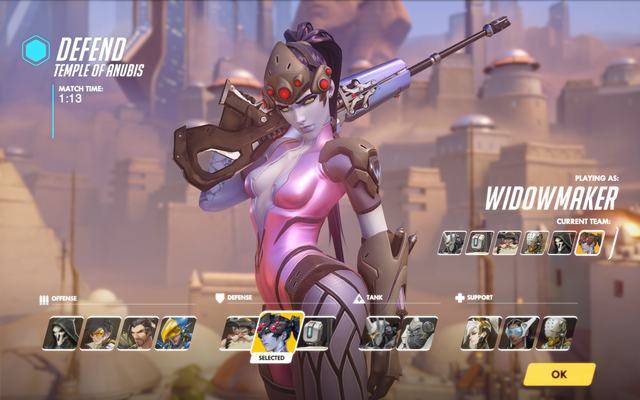640x400 pixels.
Task: Select Tracer in the Offense row
Action: coord(99,332)
